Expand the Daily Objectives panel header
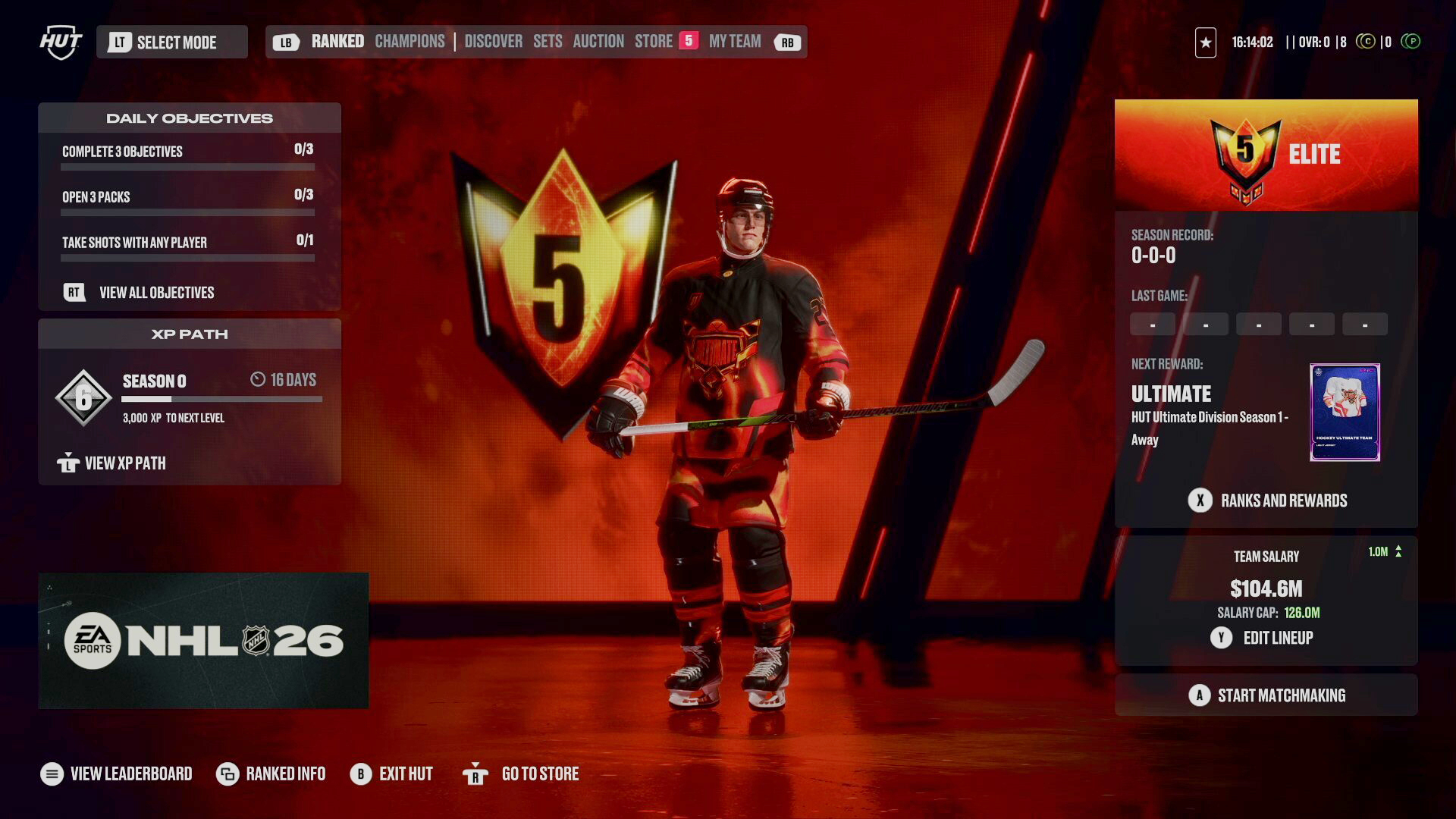1456x819 pixels. click(x=190, y=118)
